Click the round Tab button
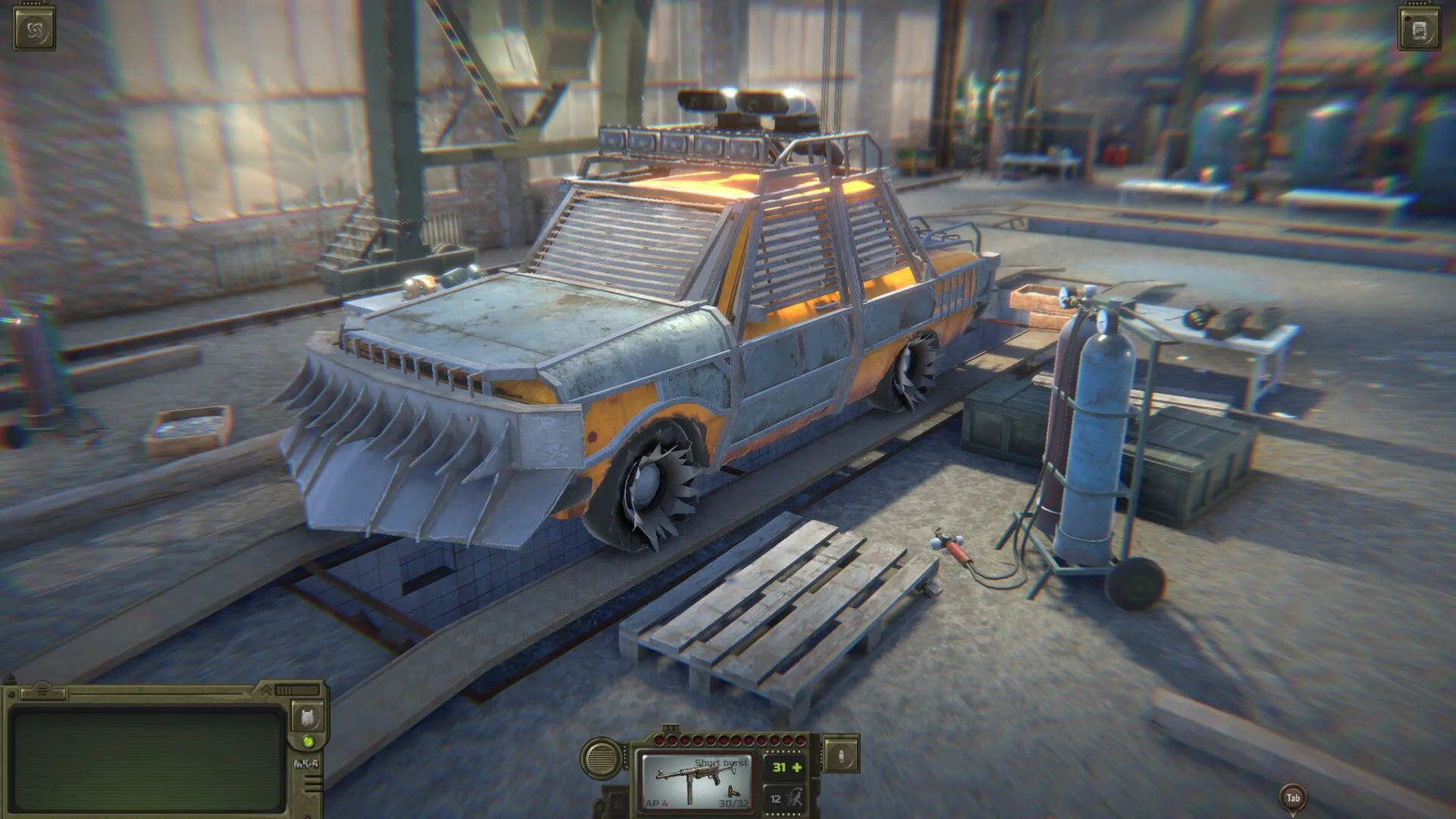Viewport: 1456px width, 819px height. point(1293,797)
